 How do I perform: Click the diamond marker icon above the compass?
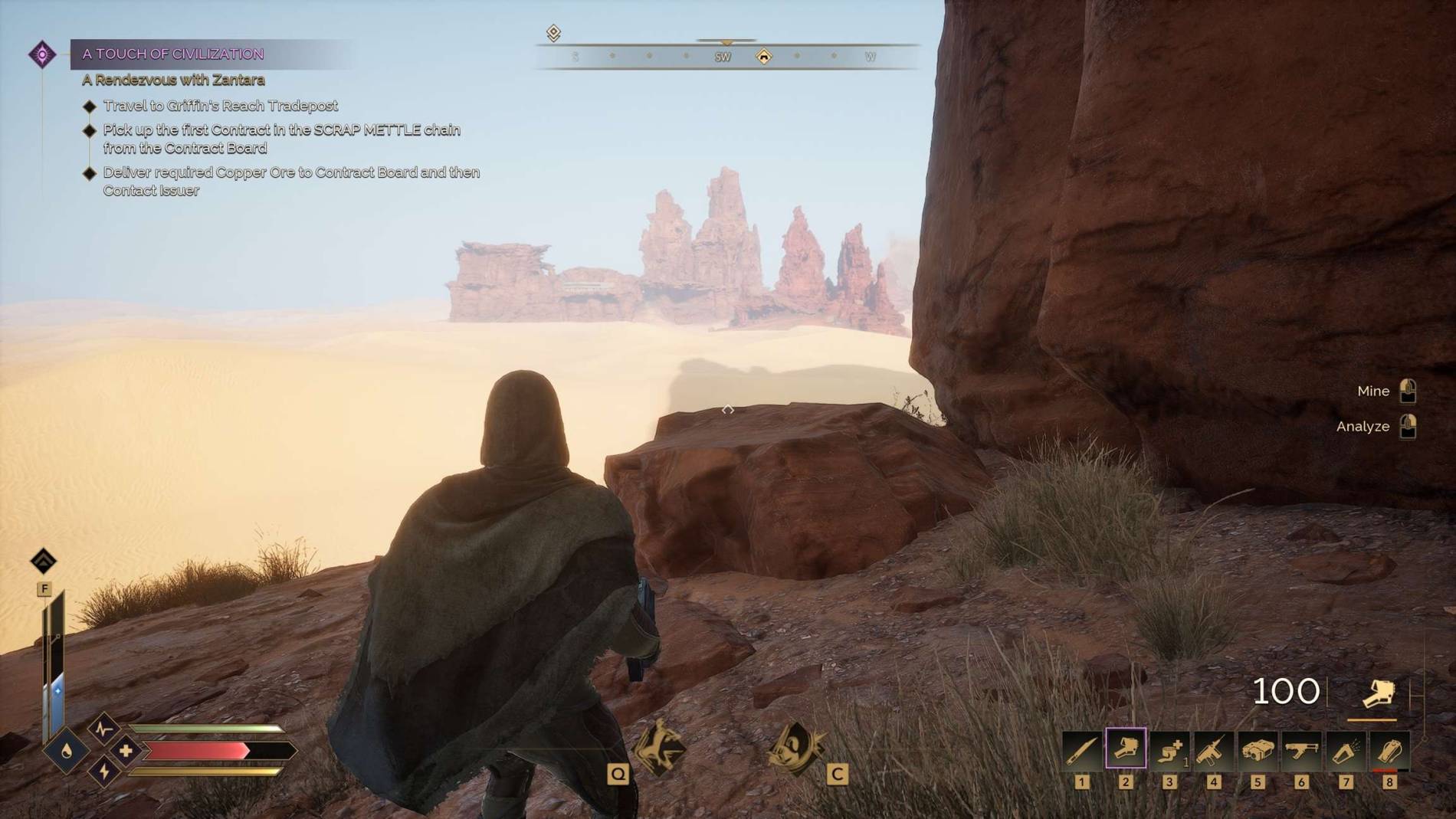pos(553,33)
